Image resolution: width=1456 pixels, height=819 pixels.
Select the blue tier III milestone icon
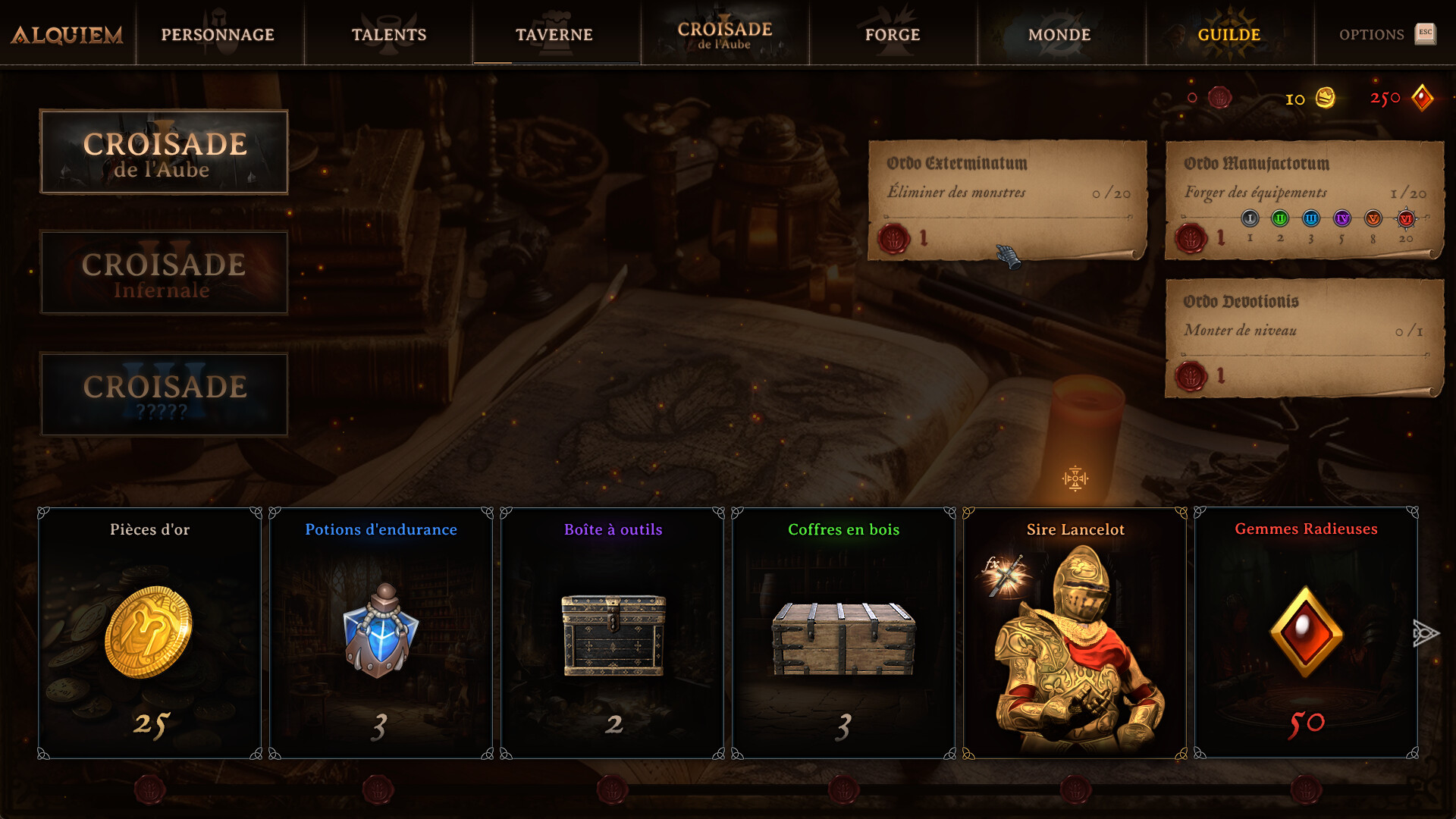(x=1310, y=219)
